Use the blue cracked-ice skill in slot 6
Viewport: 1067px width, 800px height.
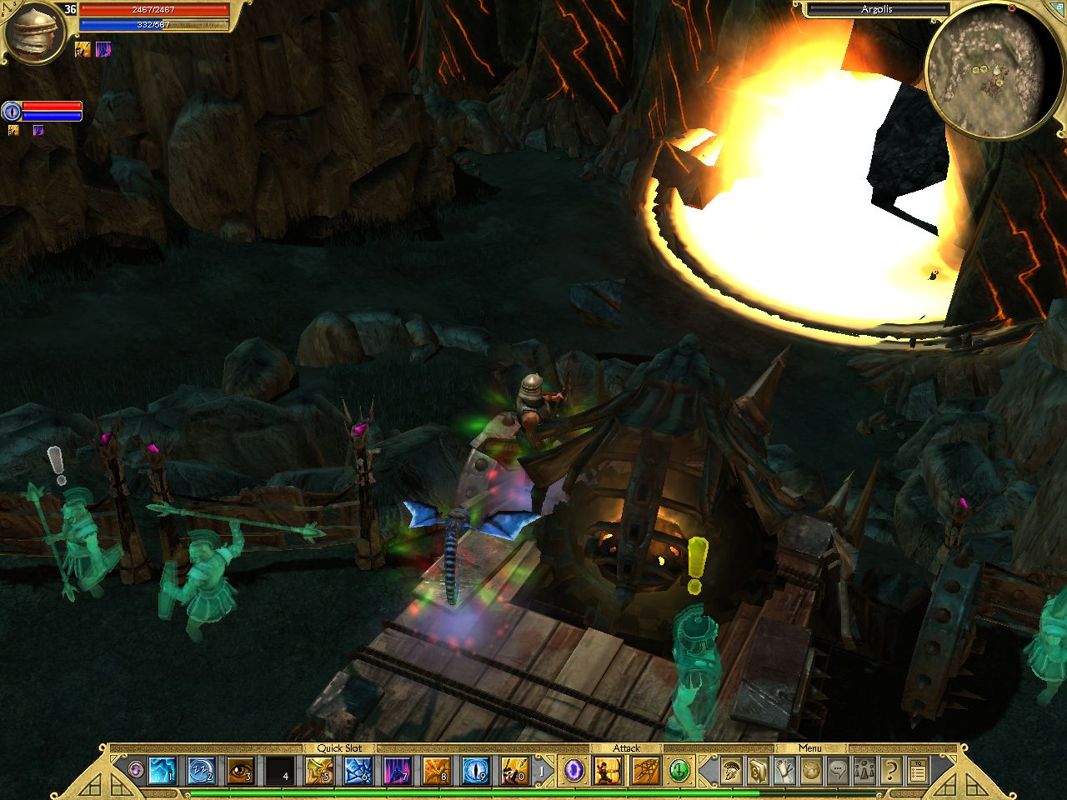pos(358,771)
